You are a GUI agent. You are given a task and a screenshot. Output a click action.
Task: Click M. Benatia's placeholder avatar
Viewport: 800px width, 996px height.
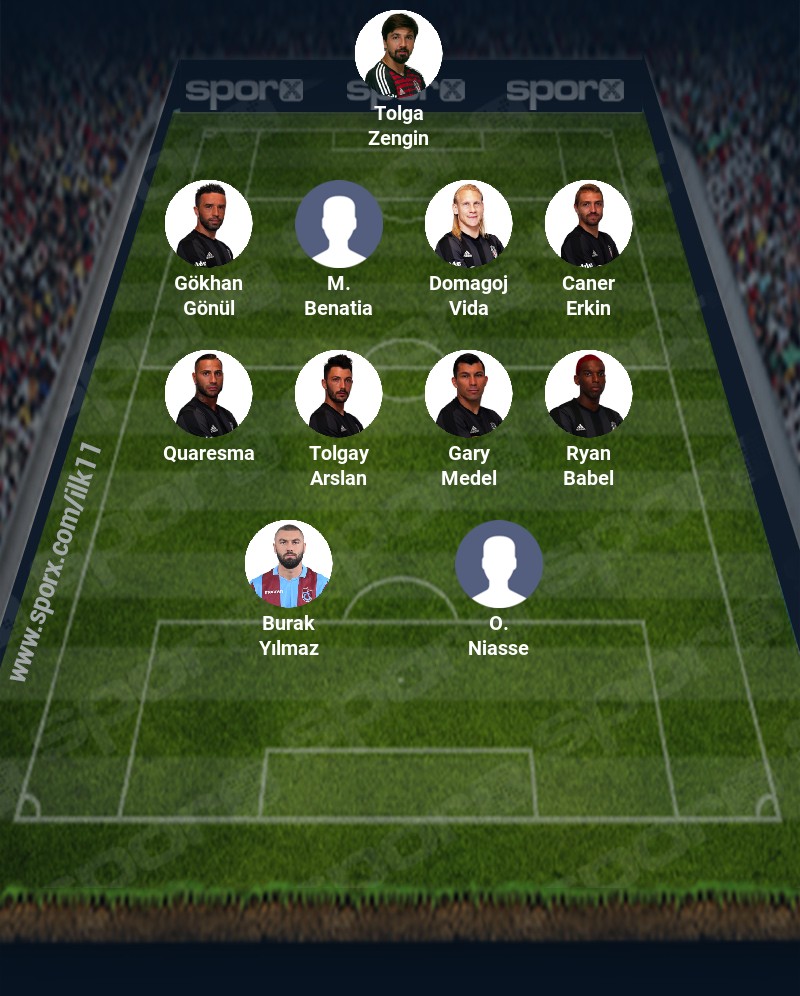338,223
